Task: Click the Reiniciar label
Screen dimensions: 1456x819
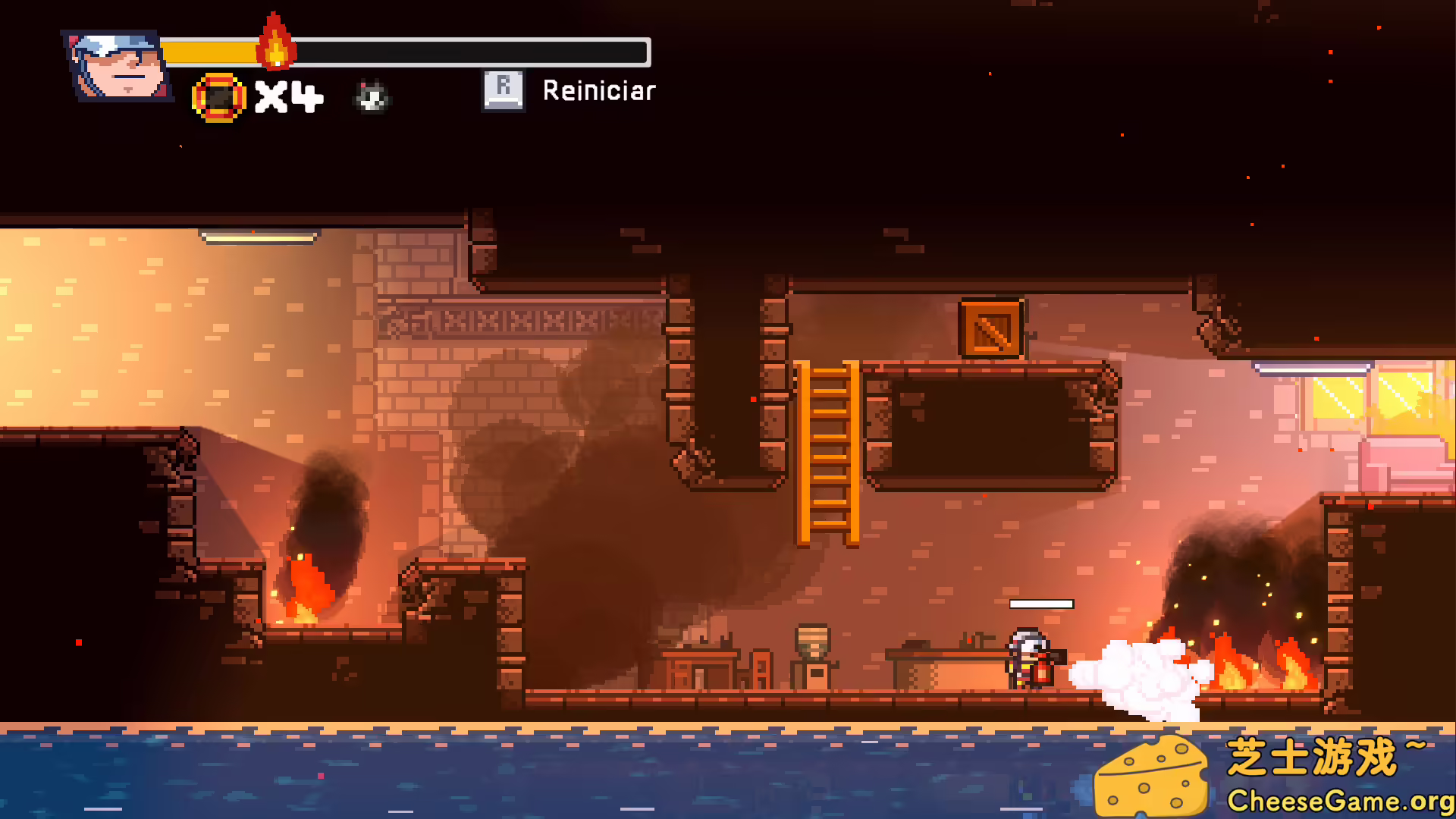Action: [598, 90]
